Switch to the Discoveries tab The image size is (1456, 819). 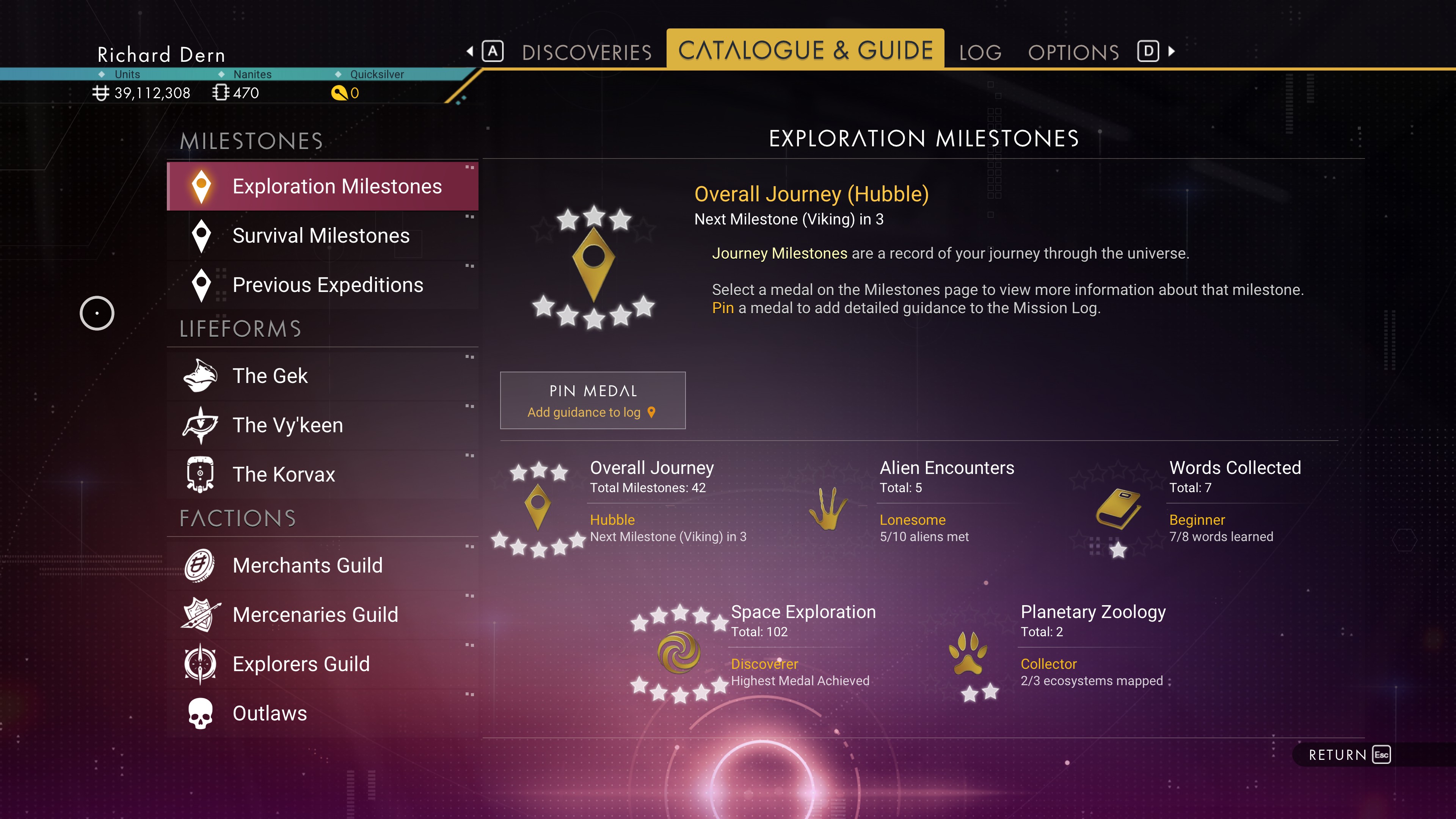(586, 52)
